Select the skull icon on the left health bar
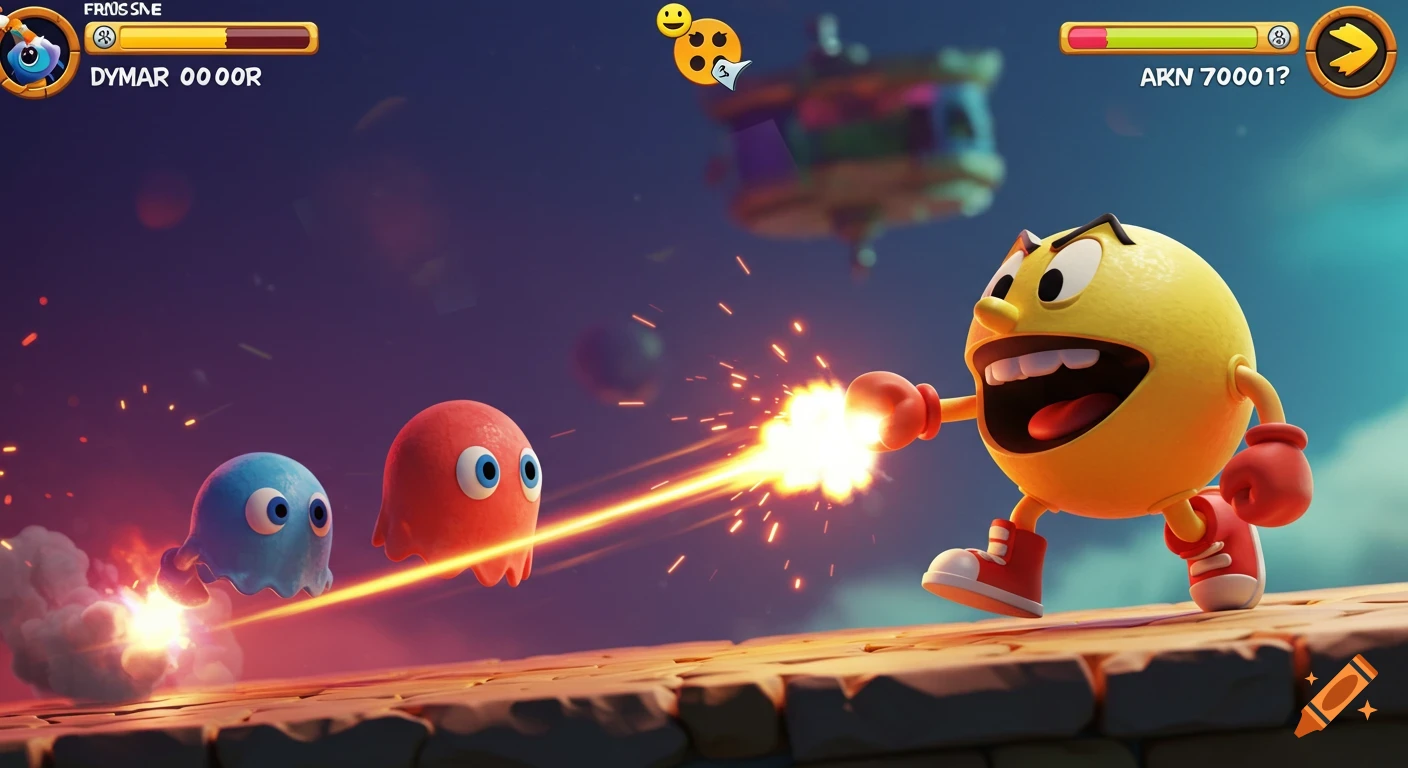This screenshot has width=1408, height=768. pos(103,36)
